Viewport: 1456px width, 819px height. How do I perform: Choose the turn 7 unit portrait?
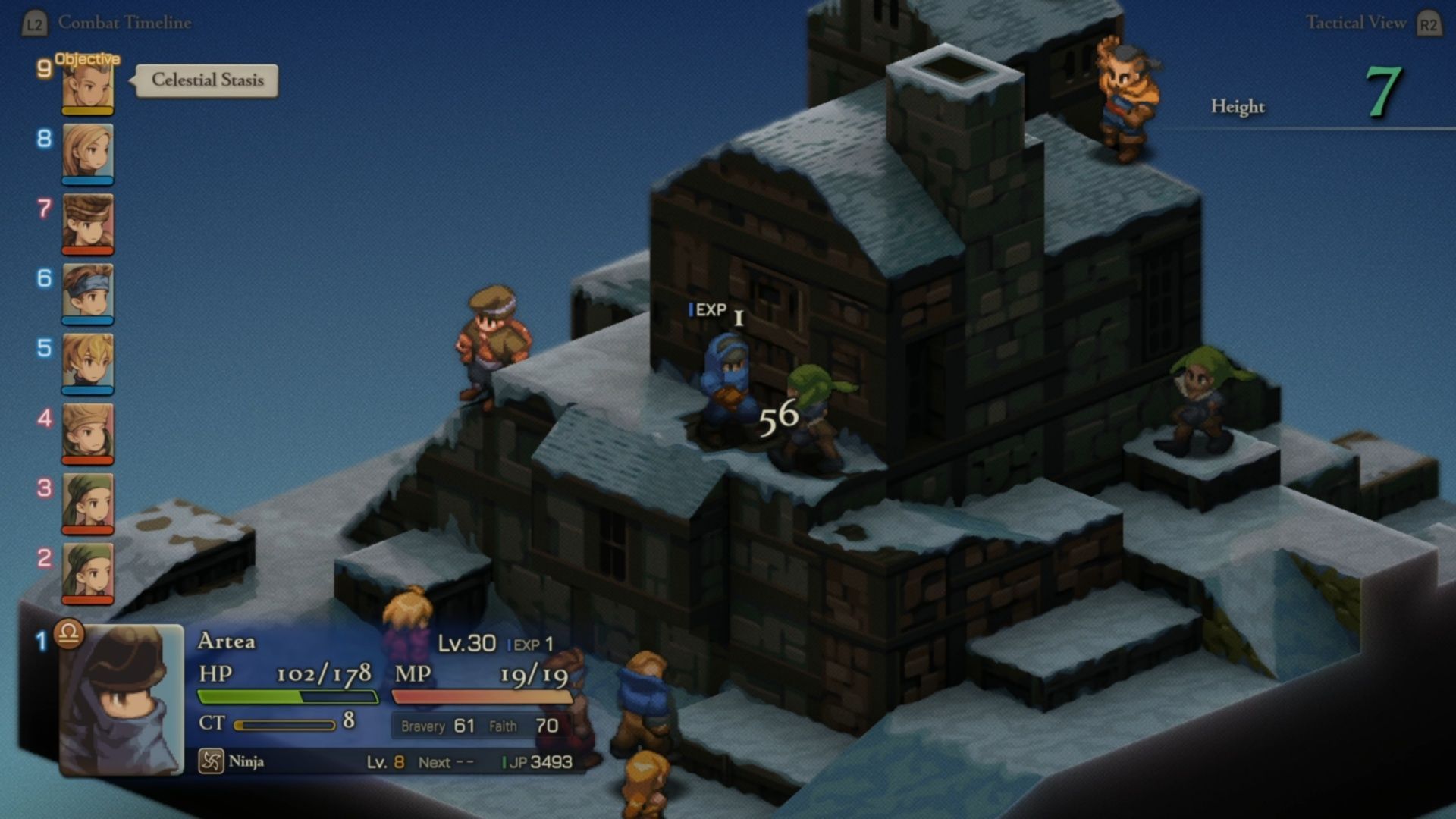(88, 223)
